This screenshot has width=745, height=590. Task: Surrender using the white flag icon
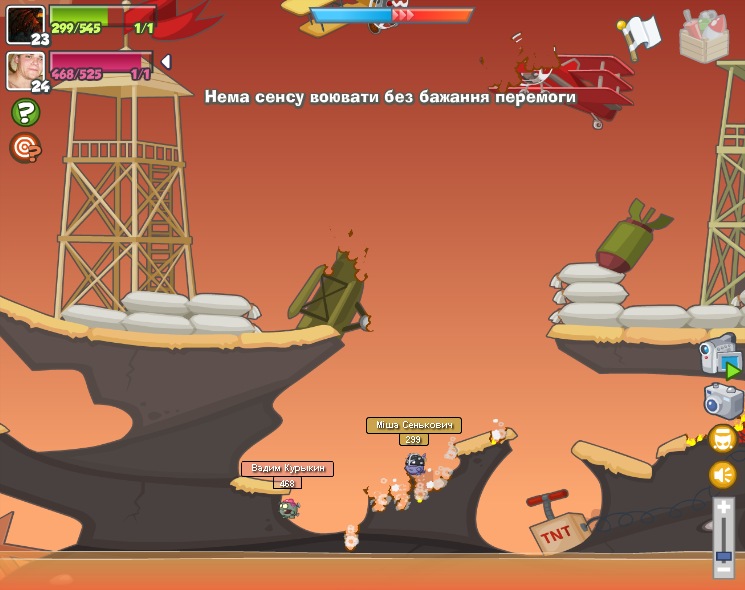639,34
